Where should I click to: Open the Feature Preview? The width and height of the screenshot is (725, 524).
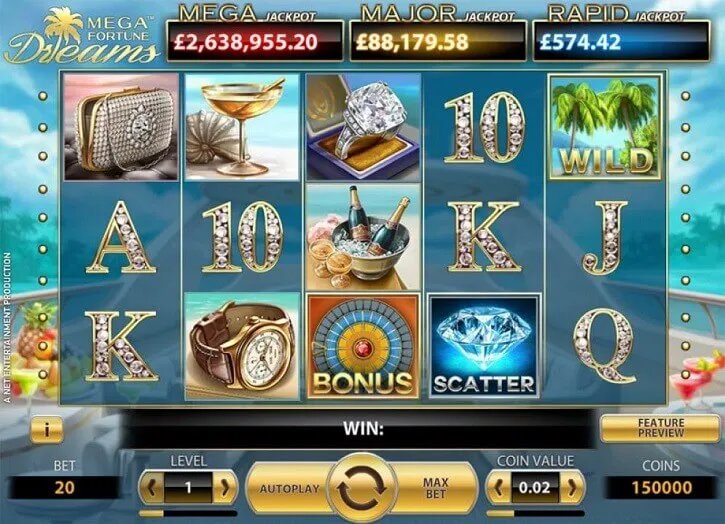tap(661, 428)
